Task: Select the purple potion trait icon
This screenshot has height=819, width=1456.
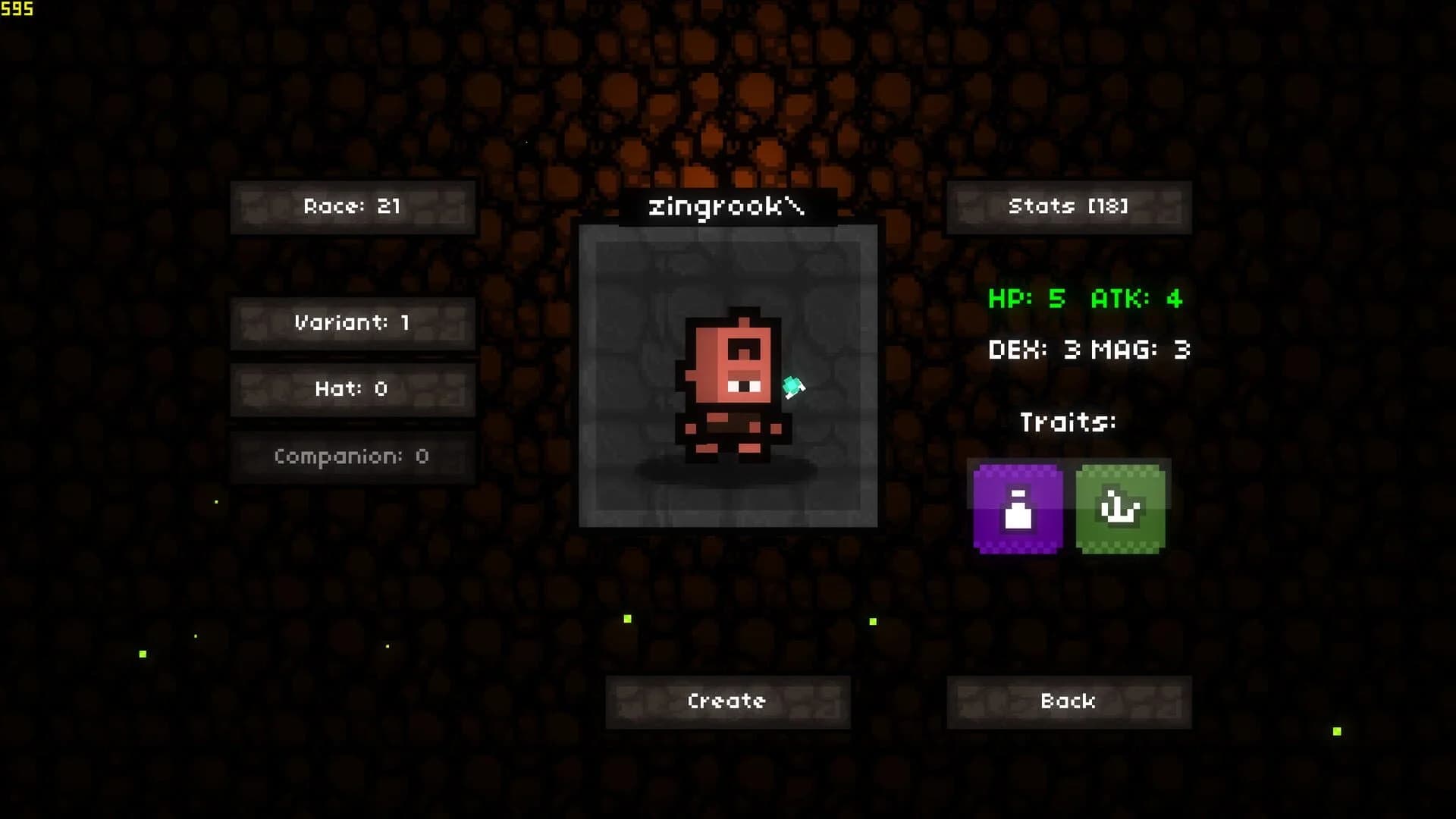Action: pyautogui.click(x=1018, y=509)
